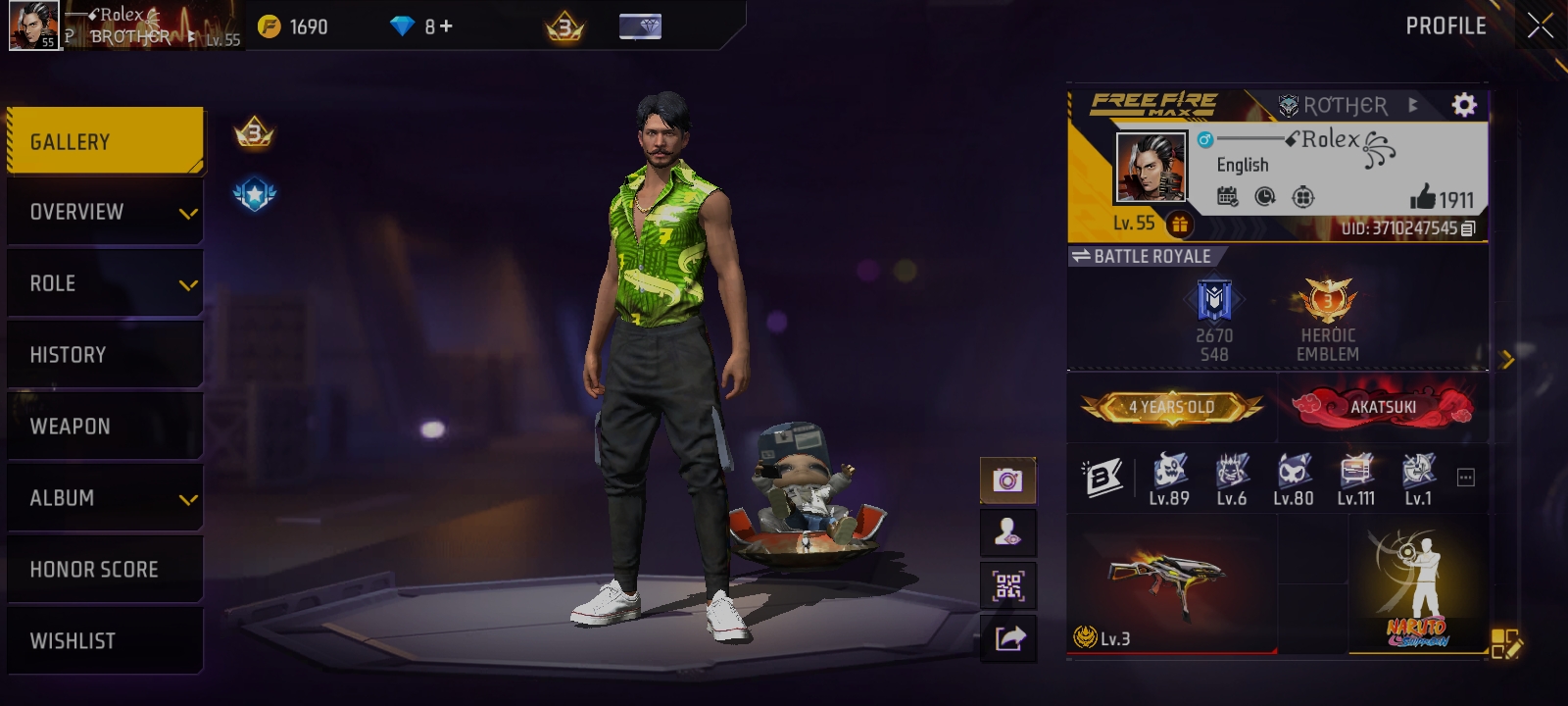This screenshot has height=706, width=1568.
Task: Open the QR code scanner icon
Action: click(x=1008, y=583)
